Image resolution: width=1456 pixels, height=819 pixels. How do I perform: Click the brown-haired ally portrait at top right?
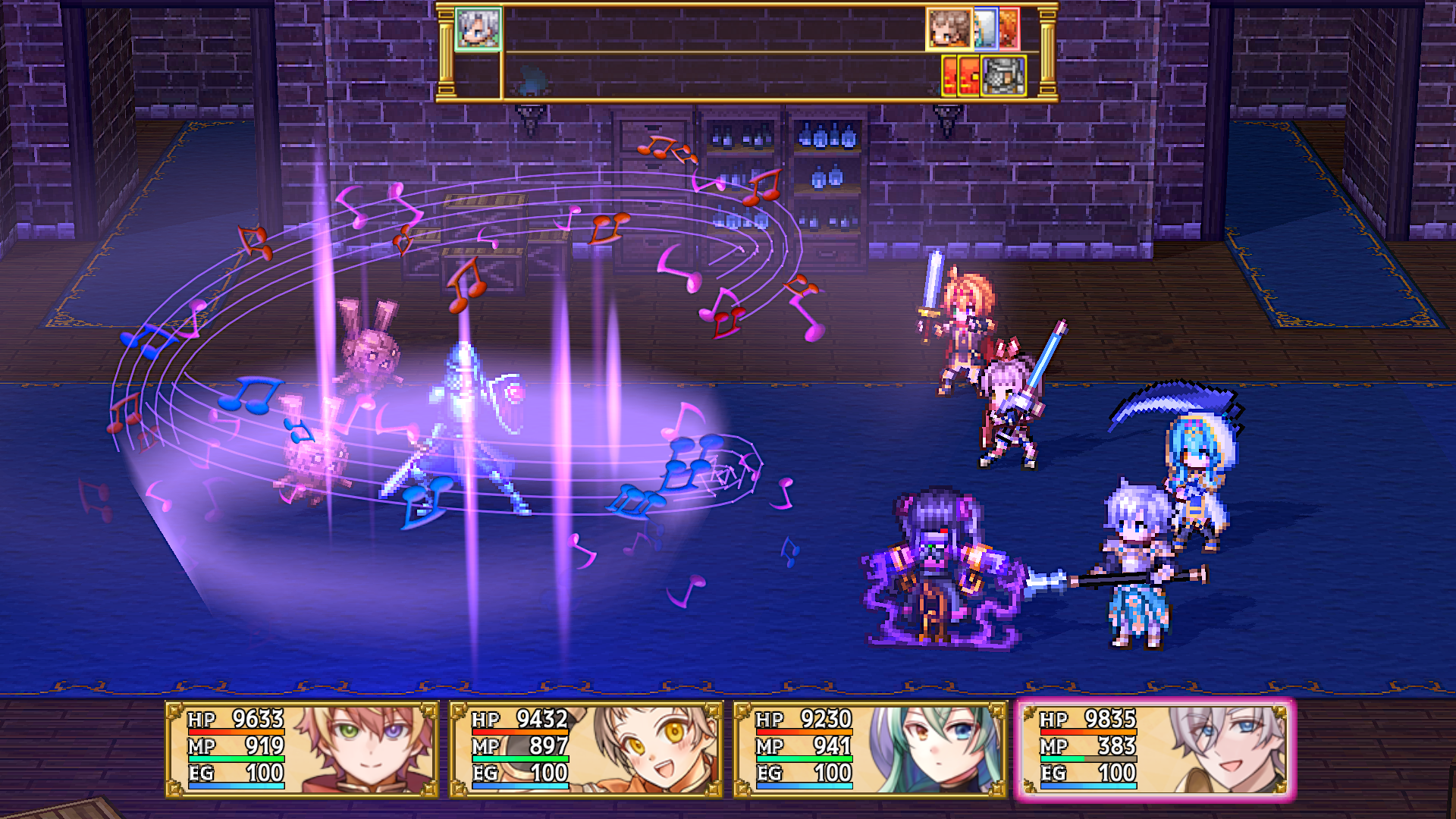(x=949, y=29)
